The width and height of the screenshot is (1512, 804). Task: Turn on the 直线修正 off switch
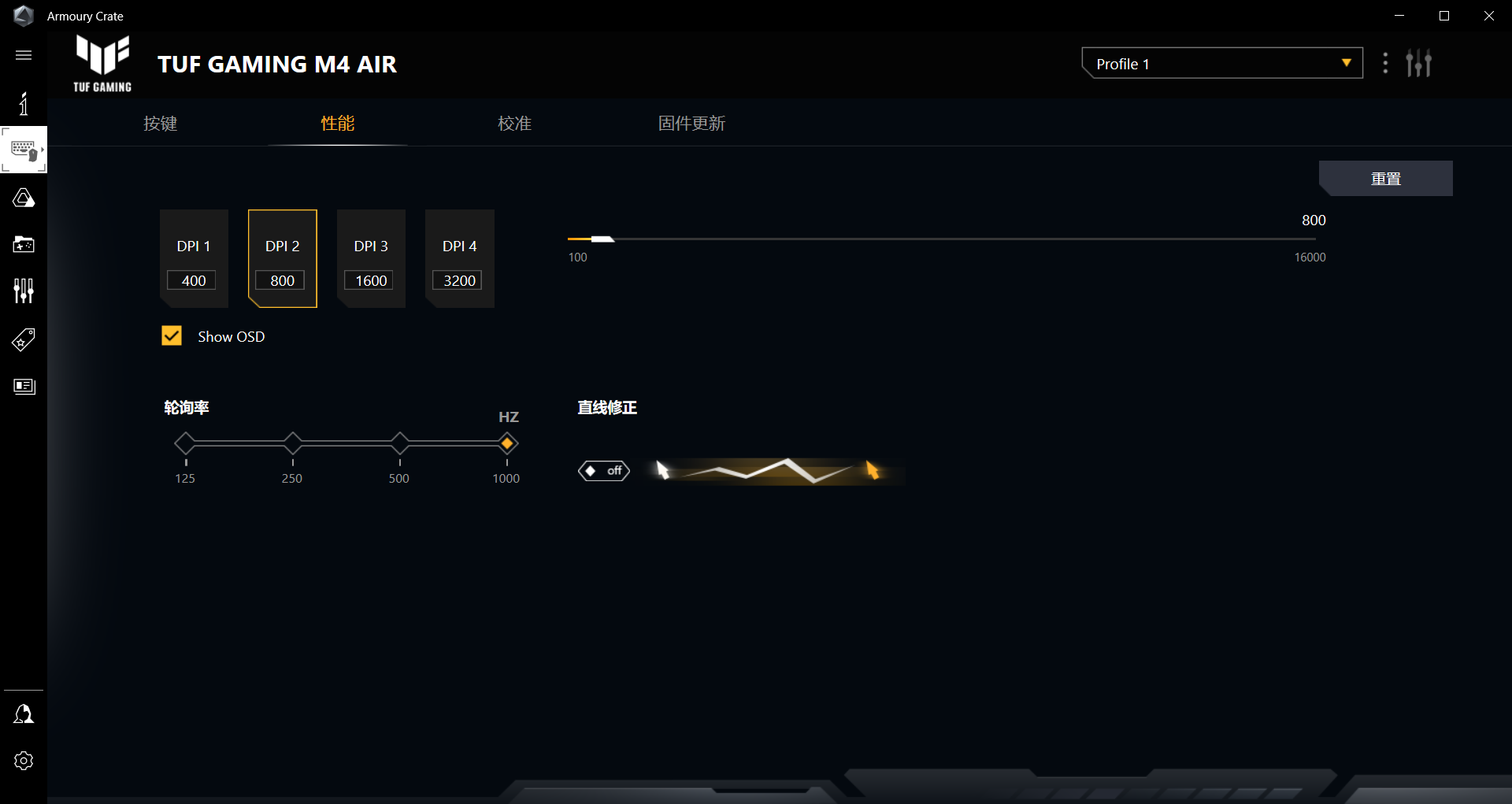[604, 471]
